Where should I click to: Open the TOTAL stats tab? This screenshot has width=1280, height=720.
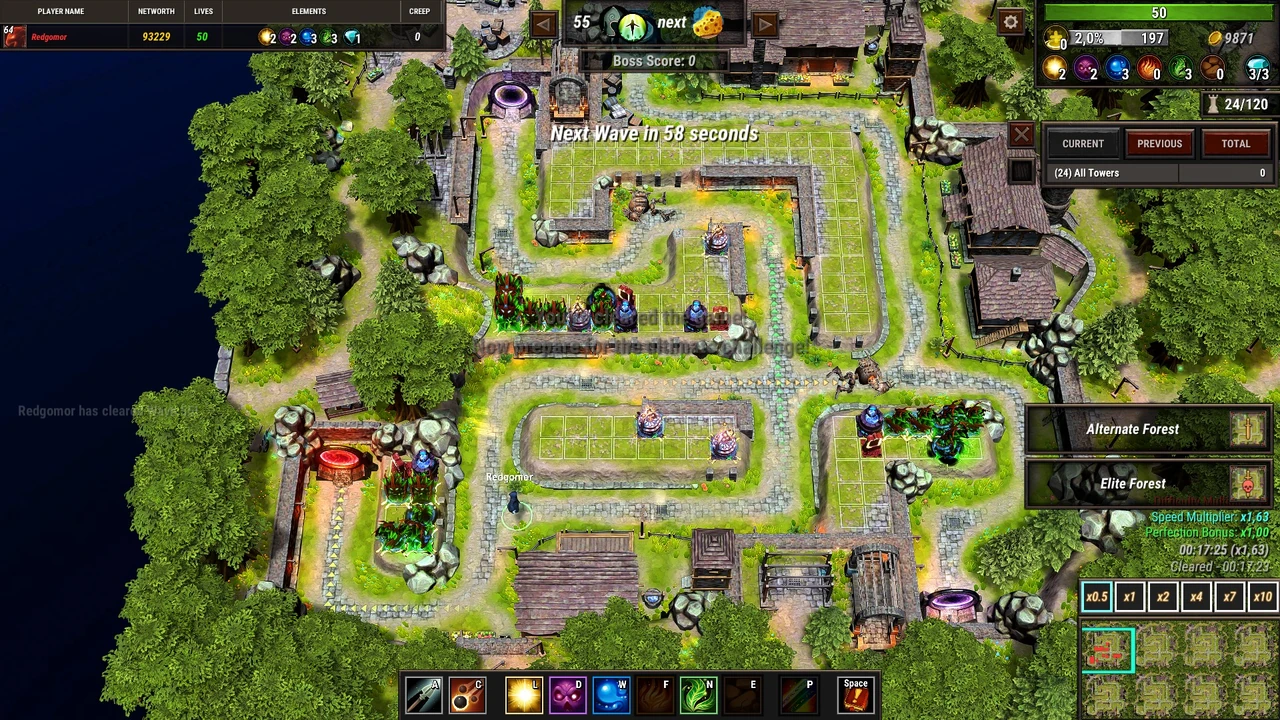pyautogui.click(x=1236, y=143)
